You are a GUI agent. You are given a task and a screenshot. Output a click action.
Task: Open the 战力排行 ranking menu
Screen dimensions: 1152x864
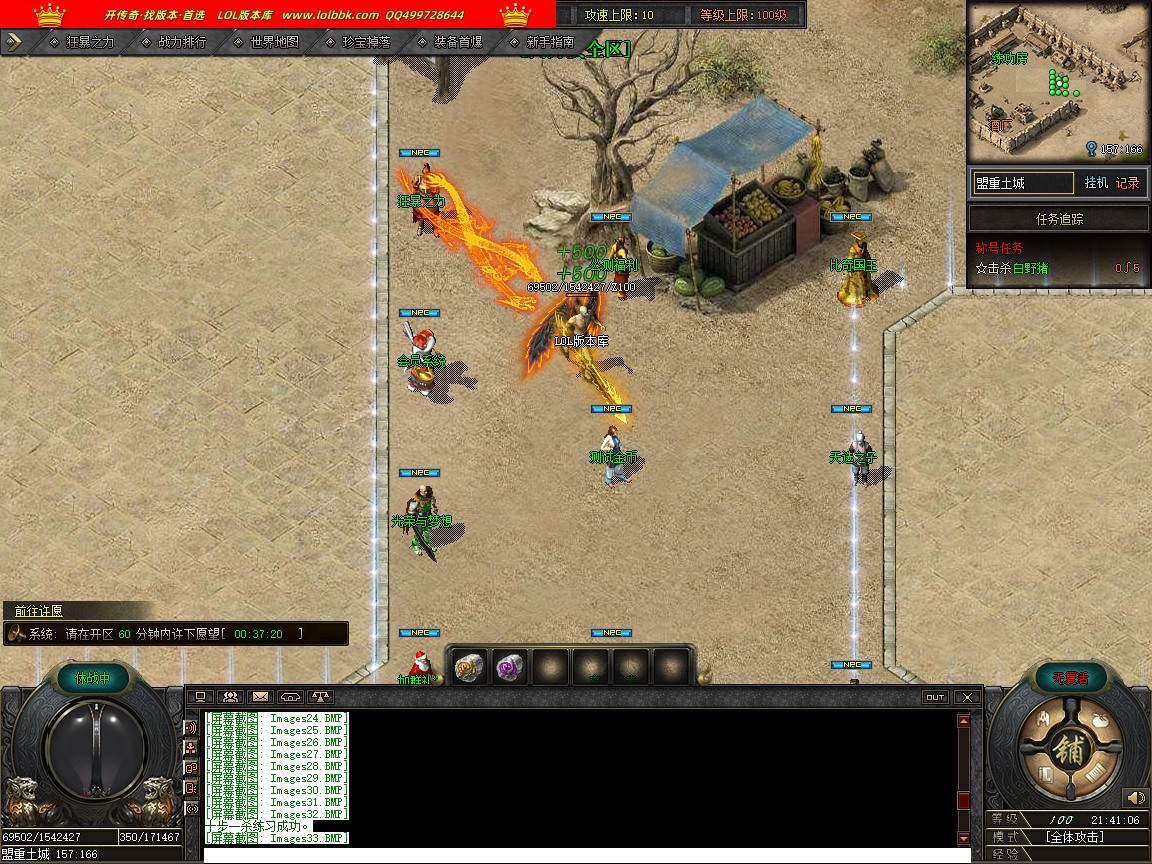181,42
